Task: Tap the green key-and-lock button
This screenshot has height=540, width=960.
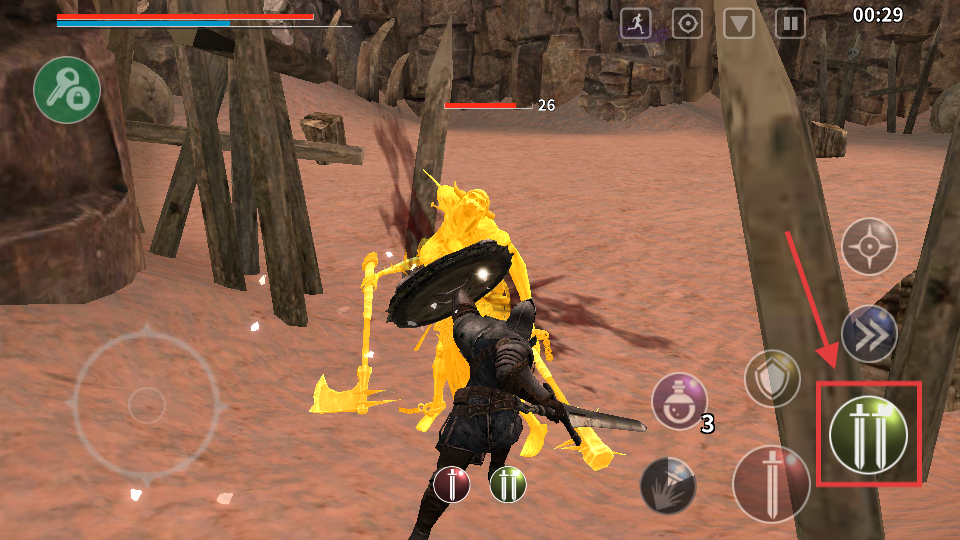Action: (x=67, y=90)
